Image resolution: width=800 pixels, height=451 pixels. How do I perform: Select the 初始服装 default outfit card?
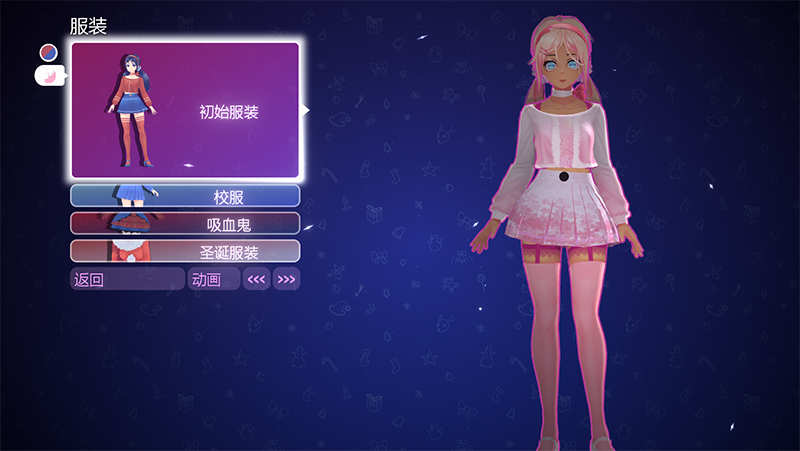coord(185,110)
